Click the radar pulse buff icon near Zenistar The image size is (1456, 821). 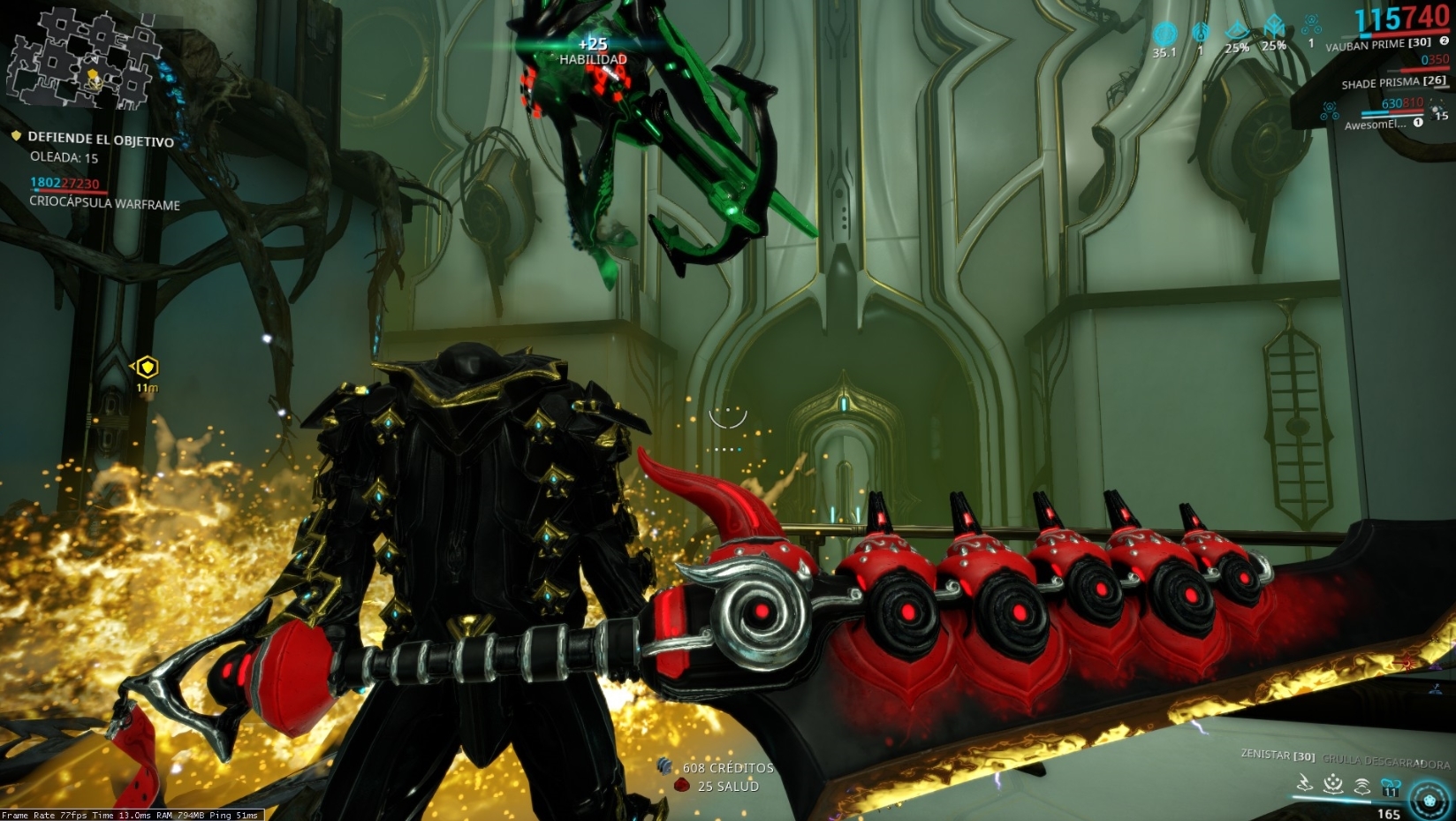(1363, 786)
